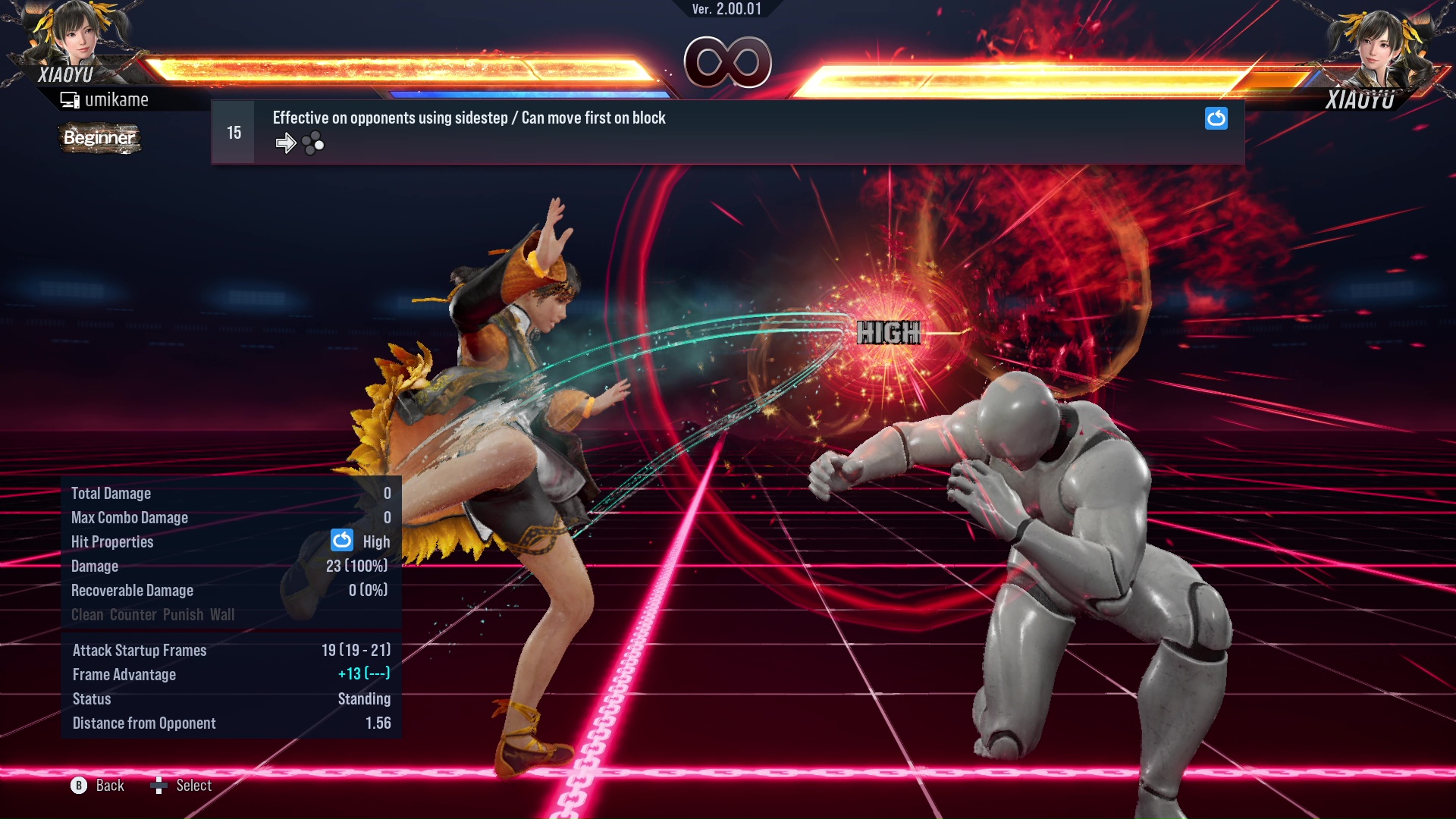Toggle the Clean hit condition label
This screenshot has height=819, width=1456.
(89, 614)
